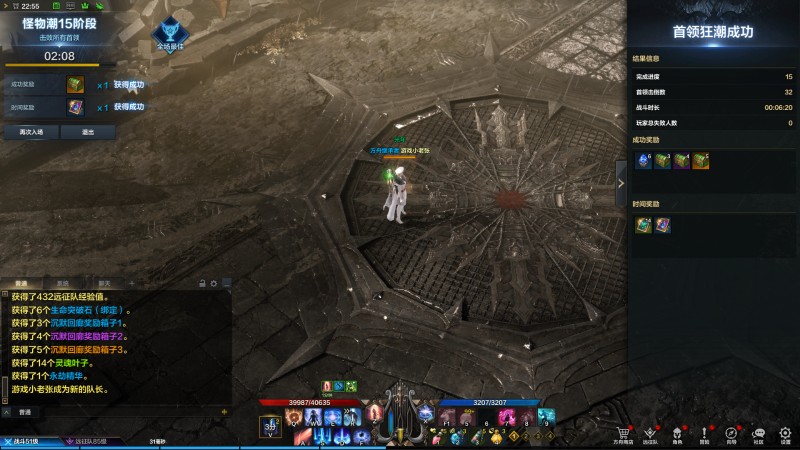
Task: Switch to the 系统 chat tab
Action: (63, 283)
